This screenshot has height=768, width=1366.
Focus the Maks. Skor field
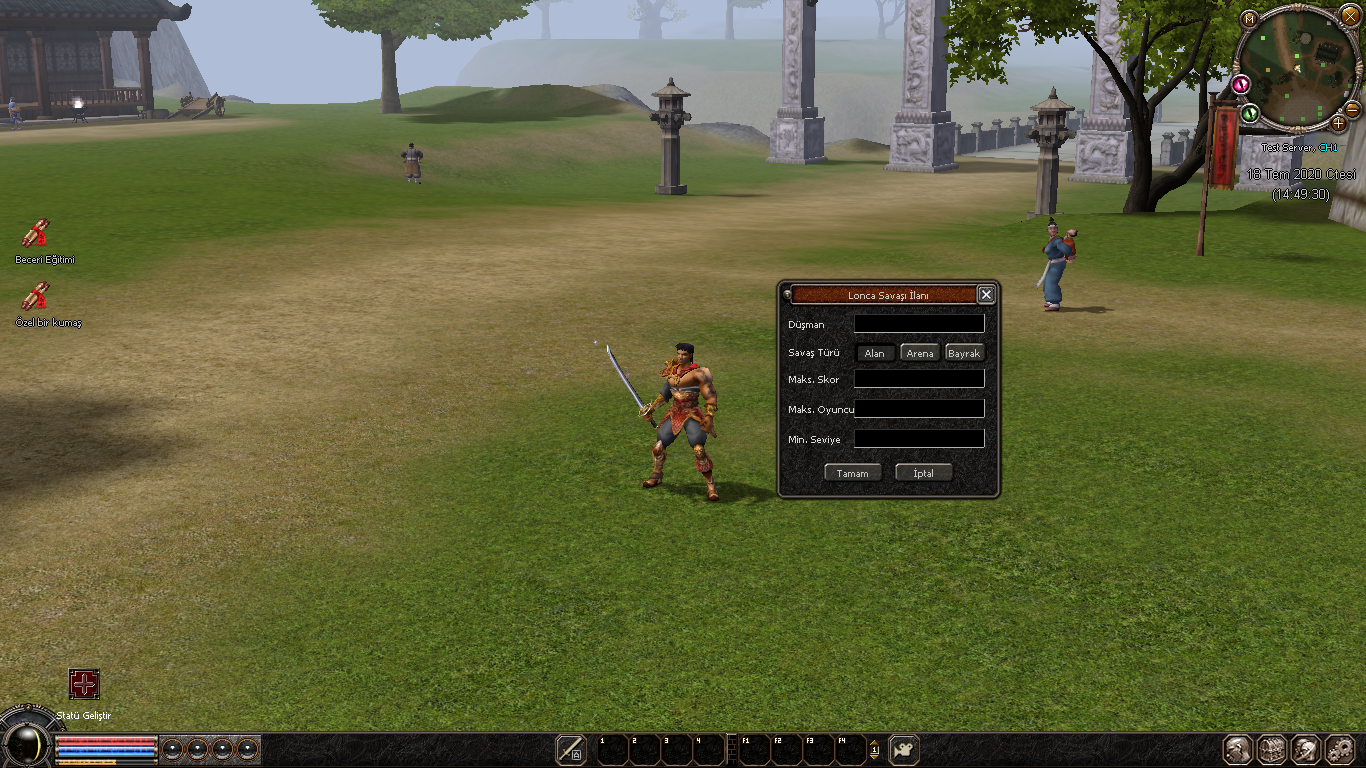tap(919, 380)
